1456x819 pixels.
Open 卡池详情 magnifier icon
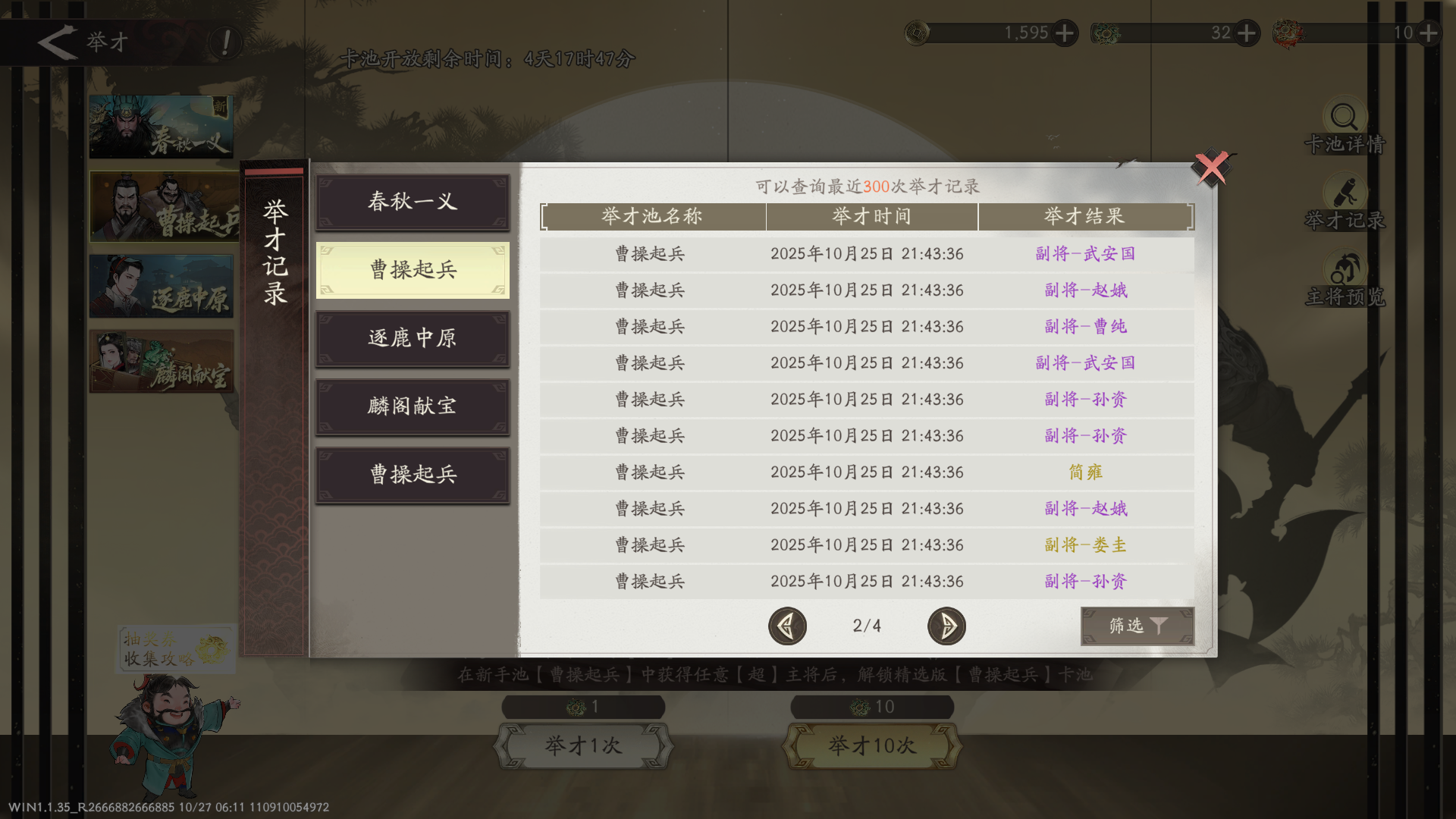[x=1343, y=118]
